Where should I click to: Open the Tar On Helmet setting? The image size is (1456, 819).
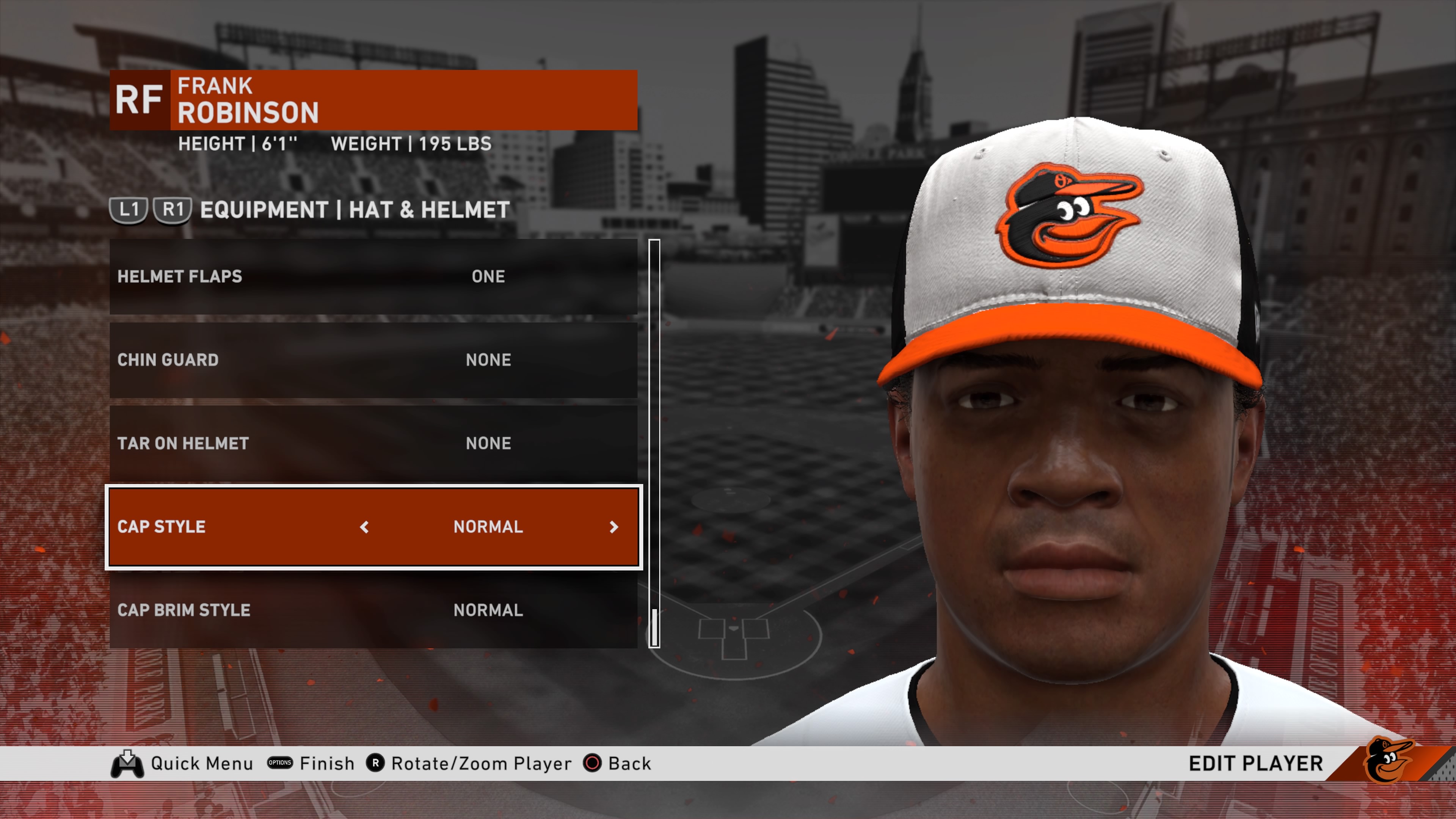point(373,444)
